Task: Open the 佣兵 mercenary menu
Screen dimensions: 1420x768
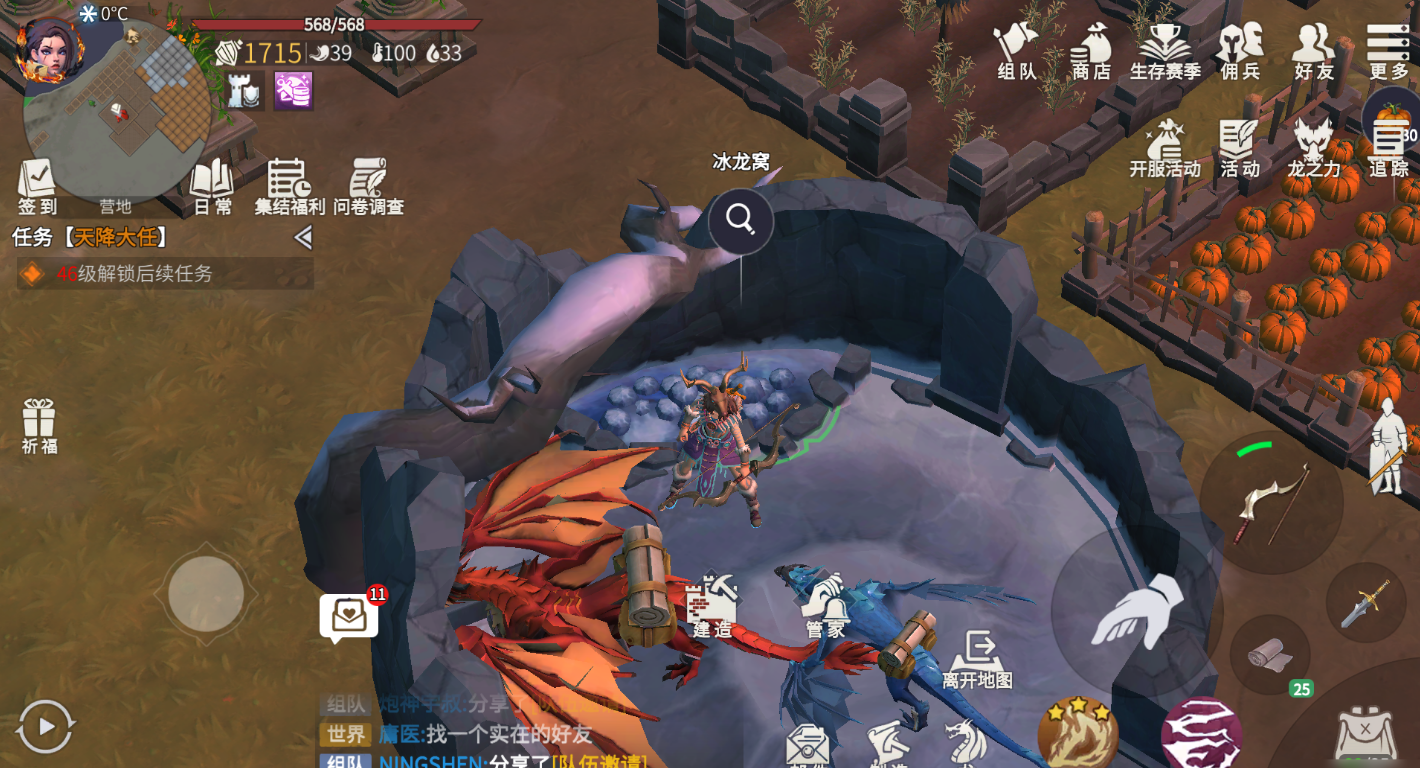Action: [1240, 50]
